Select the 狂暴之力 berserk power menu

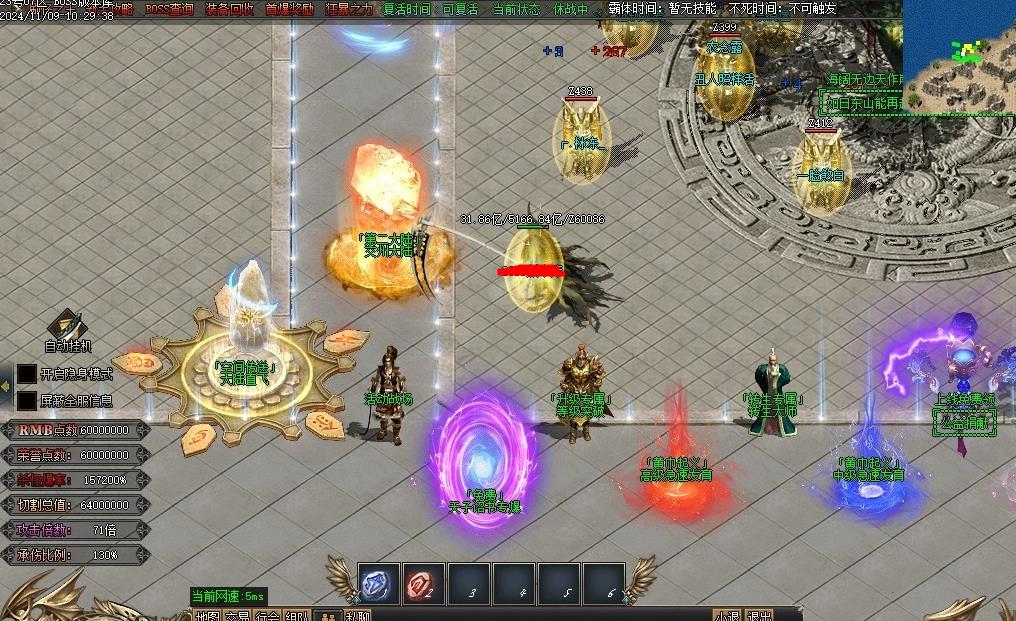[x=349, y=9]
